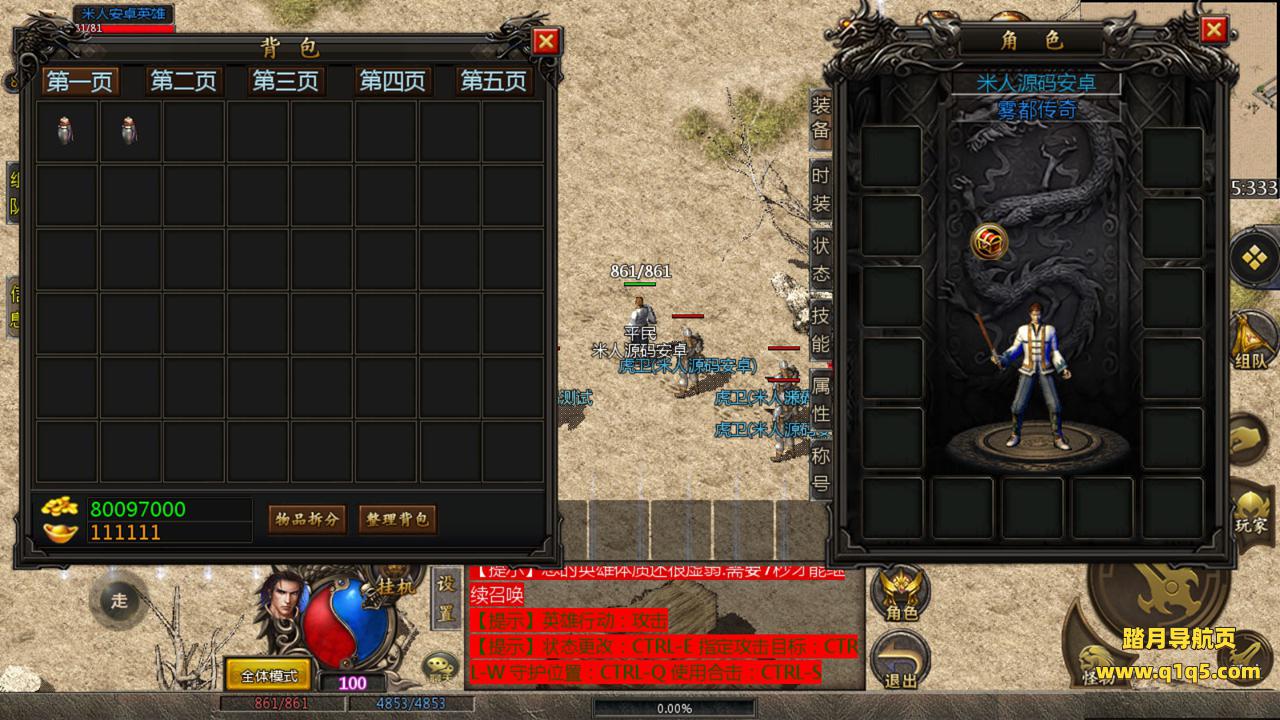Click the 角色 character icon button
Viewport: 1280px width, 720px height.
900,595
